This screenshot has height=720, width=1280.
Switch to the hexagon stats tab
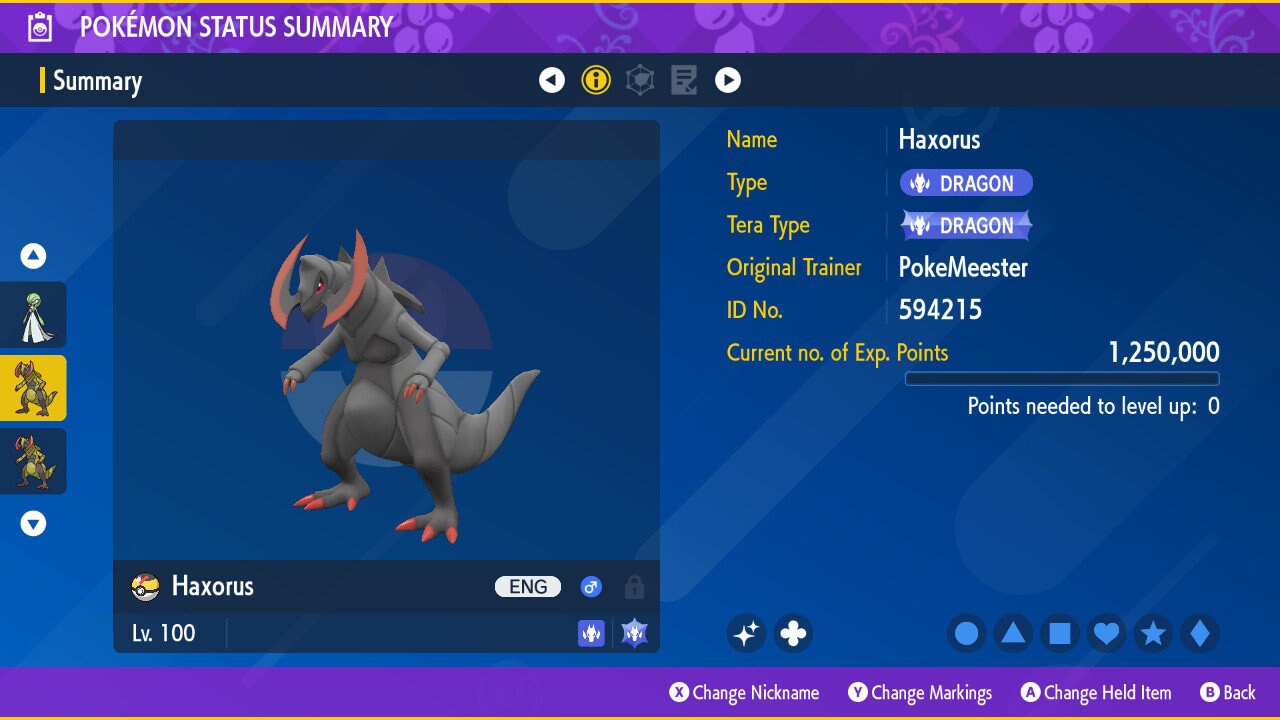pos(640,80)
